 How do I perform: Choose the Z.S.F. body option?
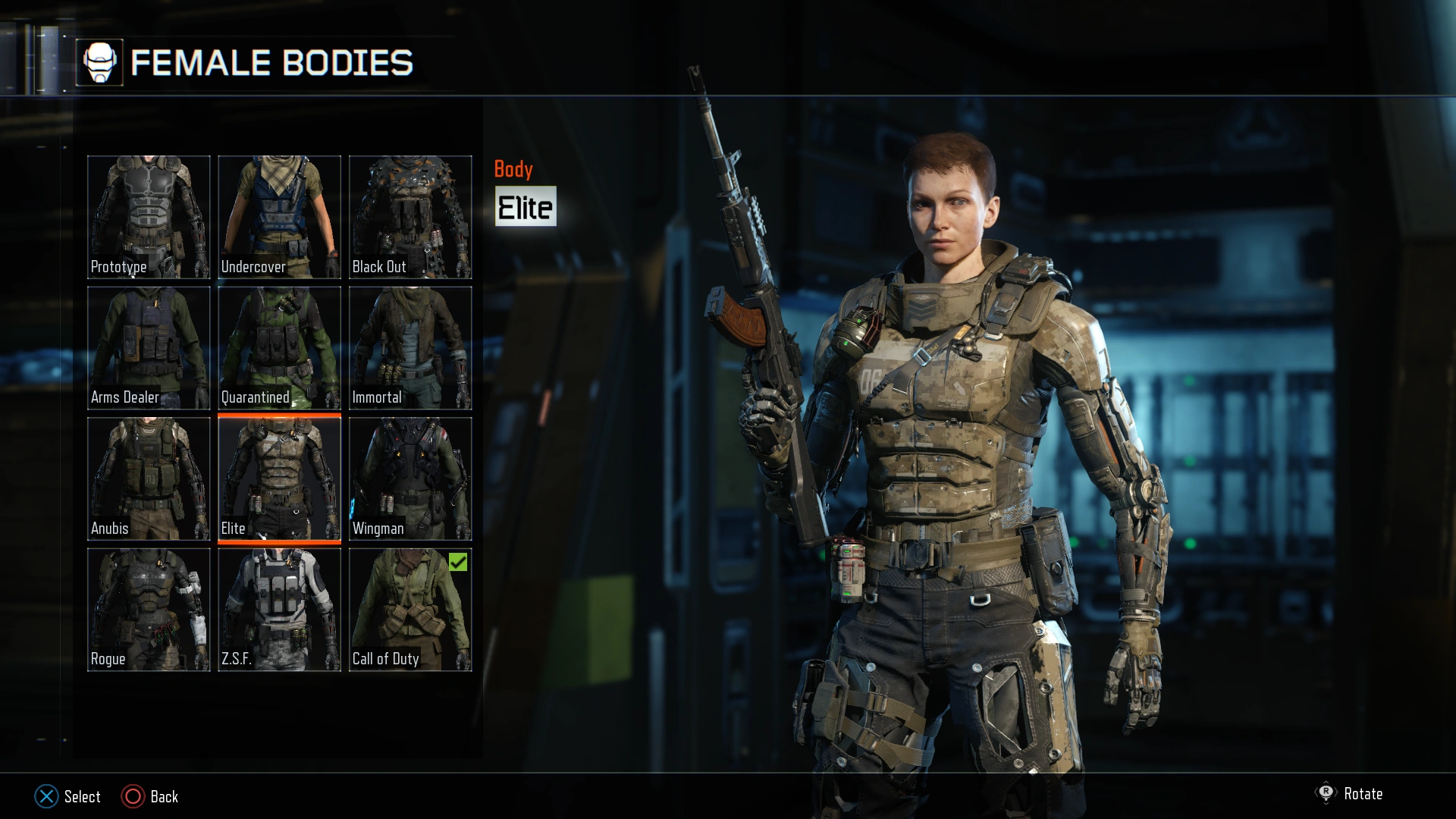pos(279,609)
